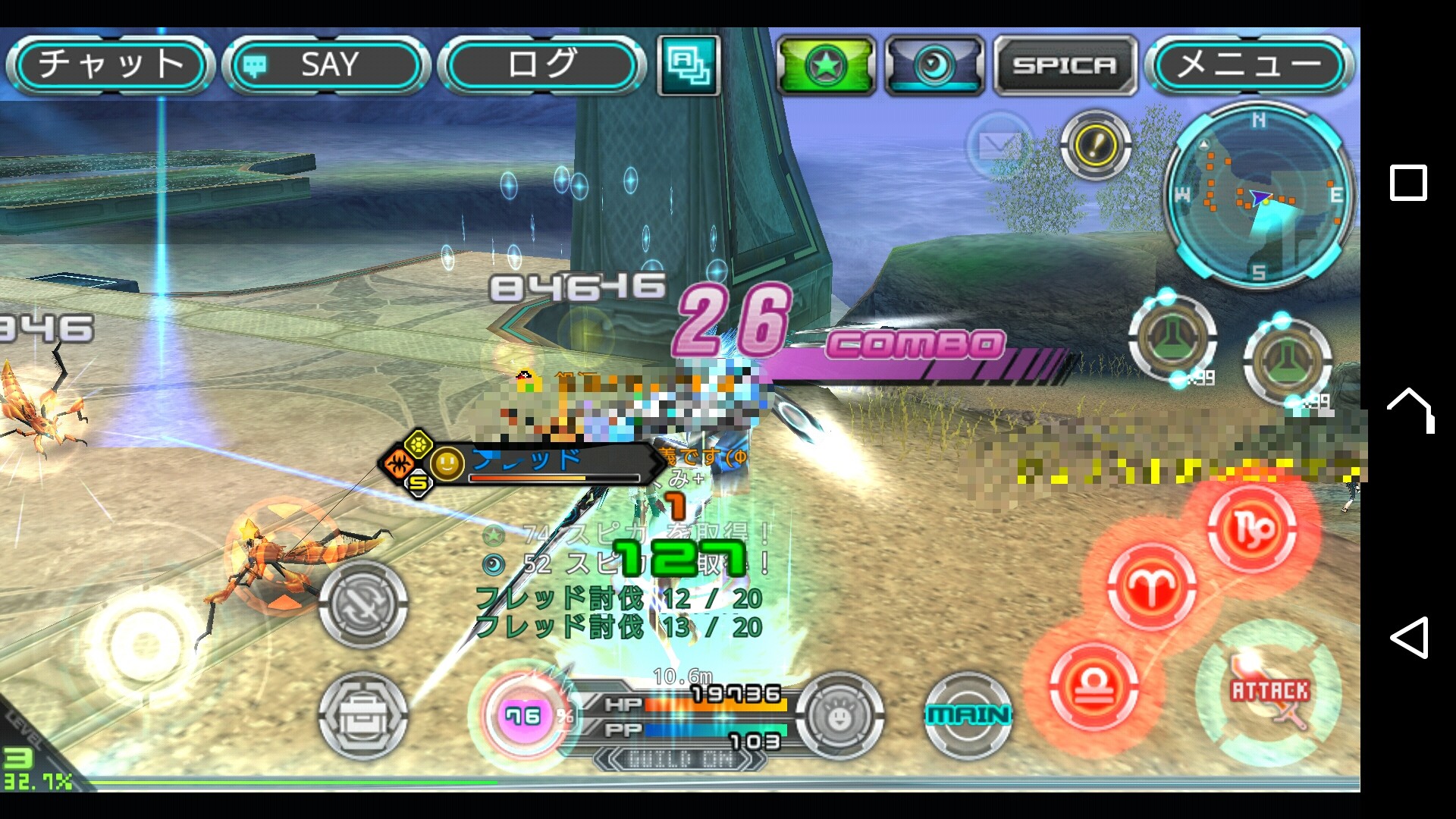Tap the yellow exclamation alert icon

pos(1095,145)
